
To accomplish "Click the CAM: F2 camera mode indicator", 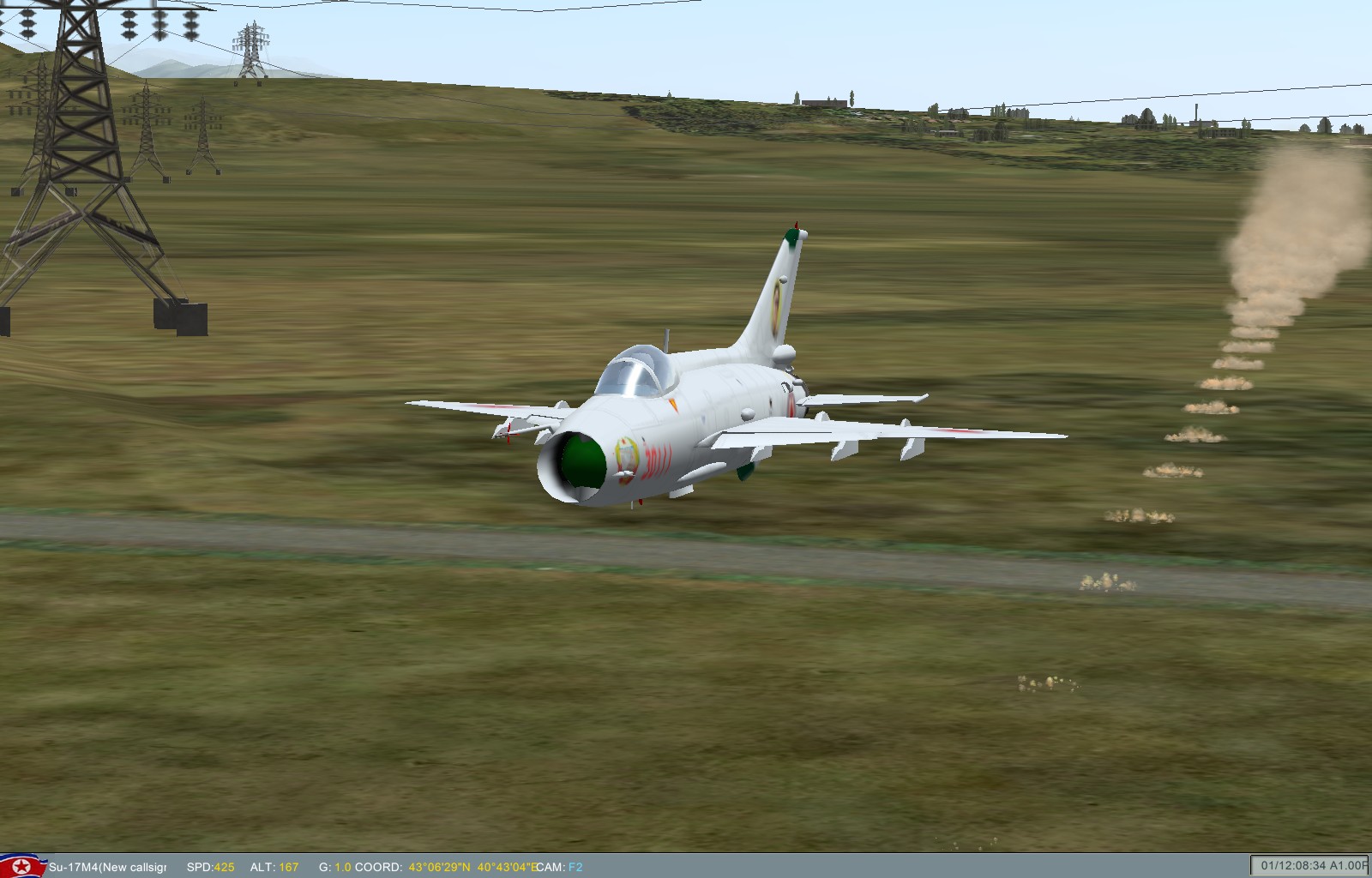I will [559, 867].
